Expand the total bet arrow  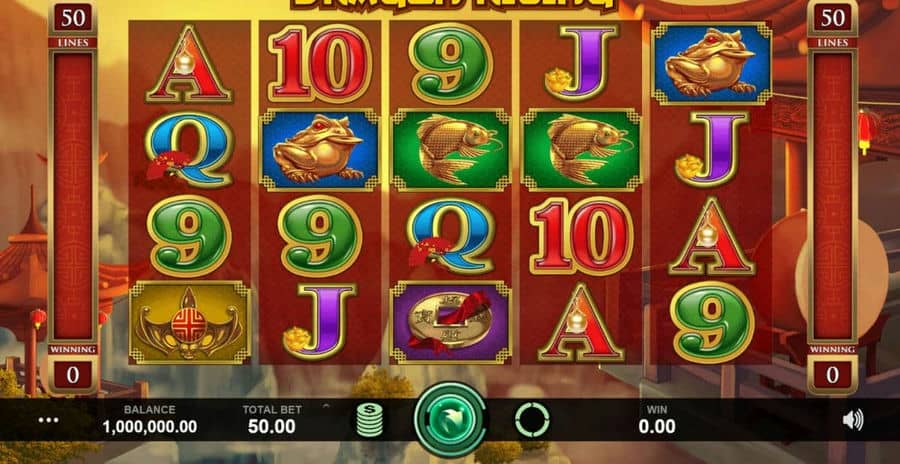click(x=324, y=407)
